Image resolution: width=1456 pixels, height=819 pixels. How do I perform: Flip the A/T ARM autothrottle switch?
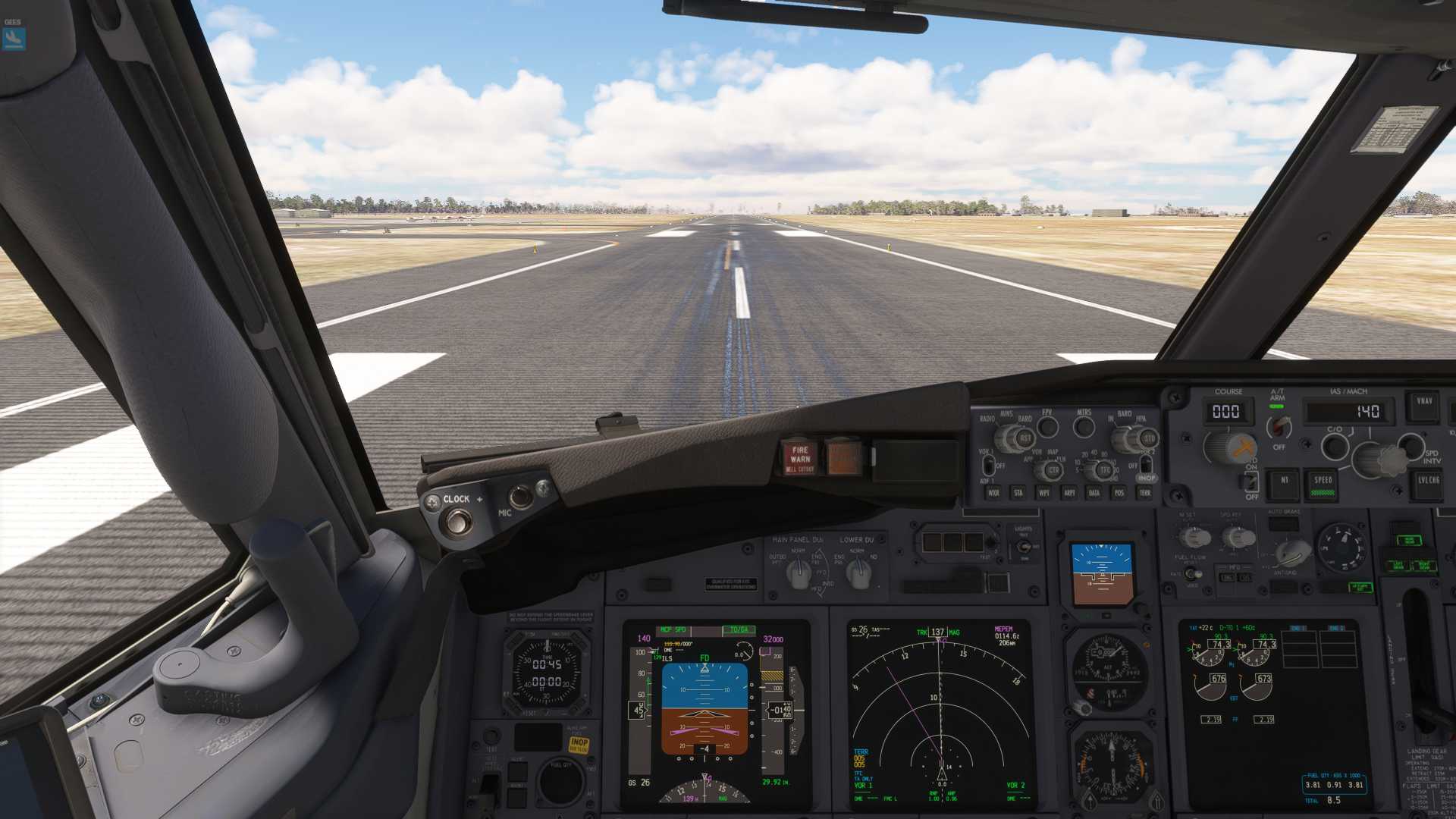pyautogui.click(x=1279, y=425)
